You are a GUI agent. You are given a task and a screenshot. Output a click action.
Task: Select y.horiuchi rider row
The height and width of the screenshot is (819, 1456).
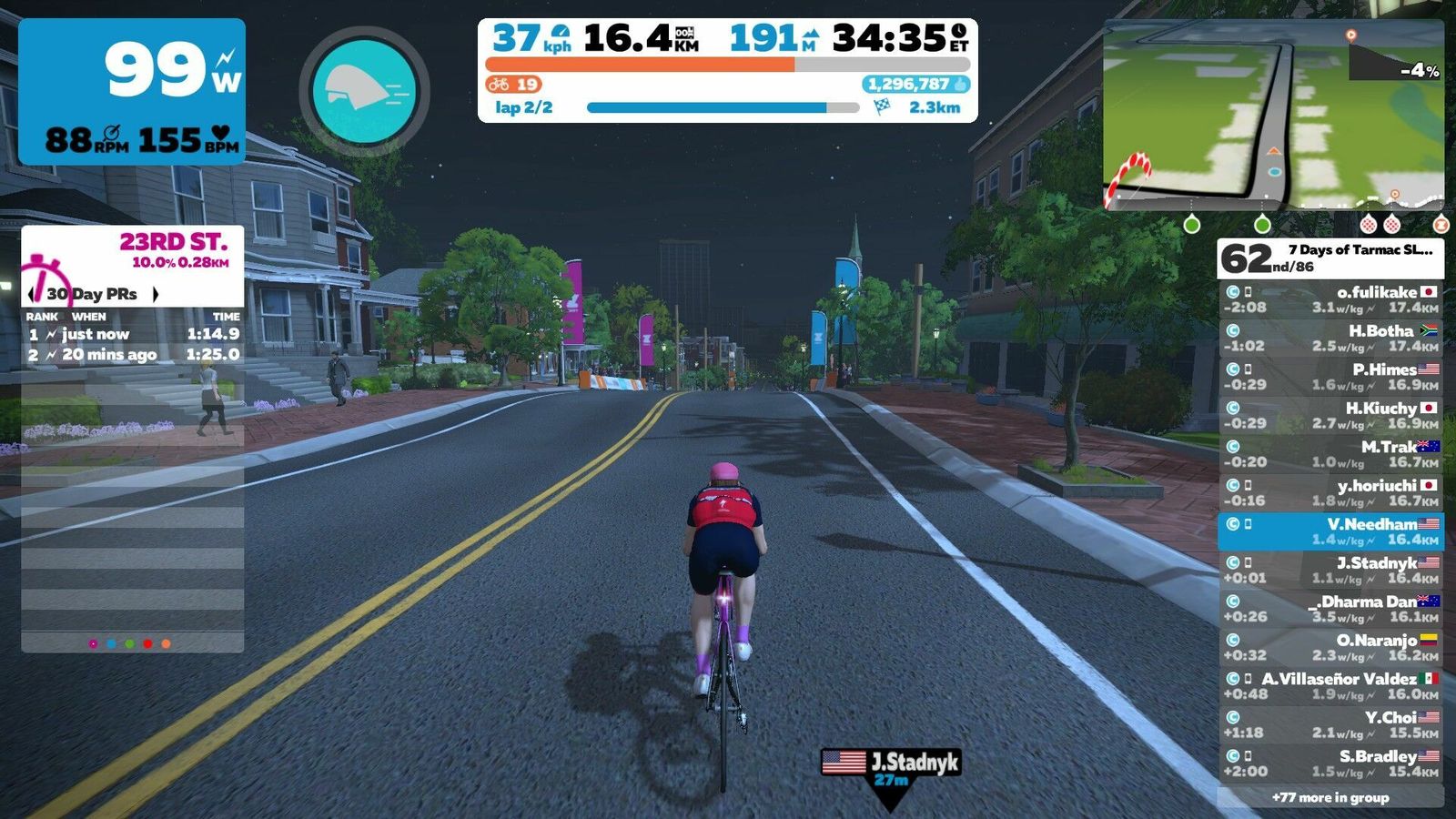[x=1330, y=493]
